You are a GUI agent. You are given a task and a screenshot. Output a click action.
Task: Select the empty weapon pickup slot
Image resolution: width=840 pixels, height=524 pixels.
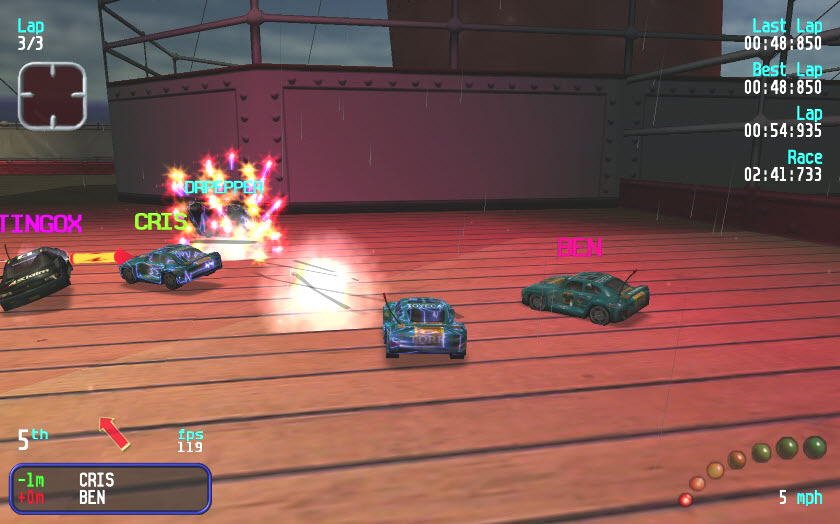pos(52,96)
